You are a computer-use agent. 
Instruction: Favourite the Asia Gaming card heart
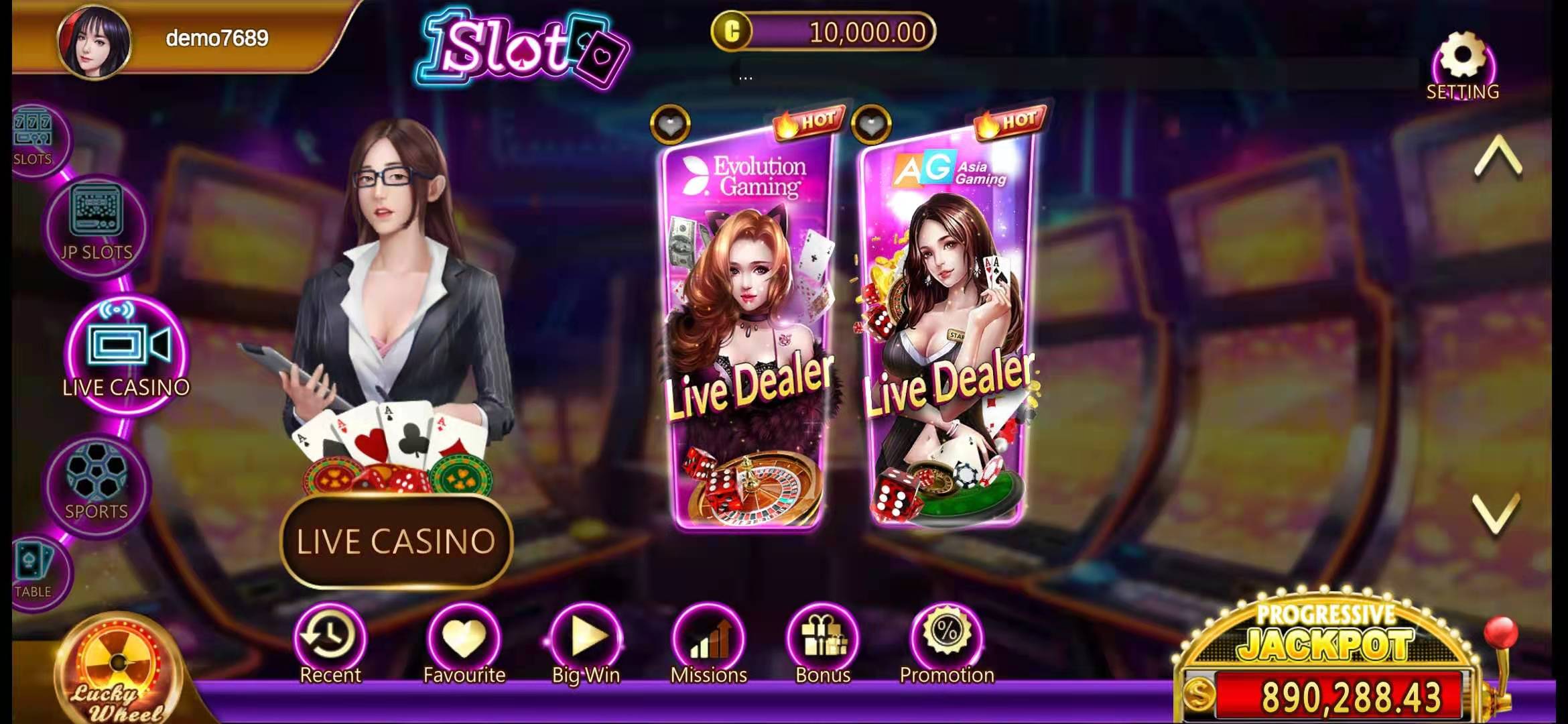tap(870, 123)
